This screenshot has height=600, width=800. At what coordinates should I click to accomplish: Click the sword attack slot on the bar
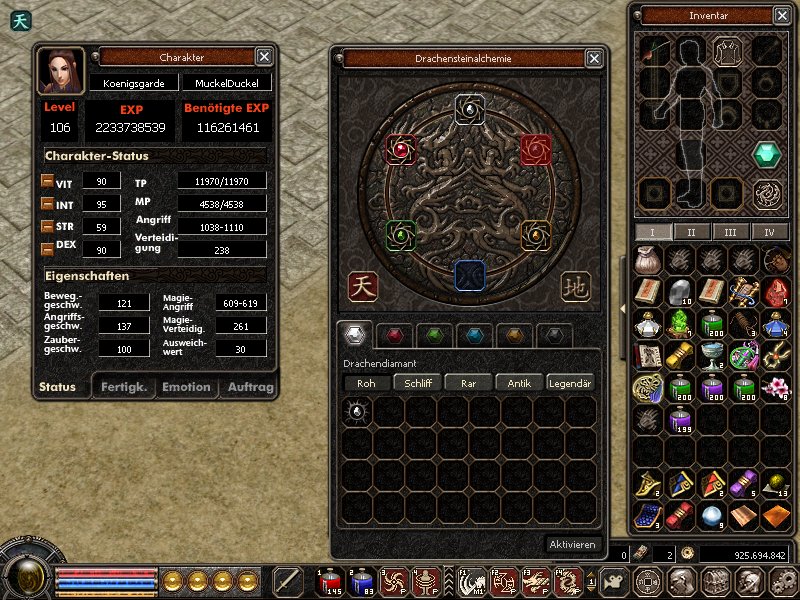[288, 580]
